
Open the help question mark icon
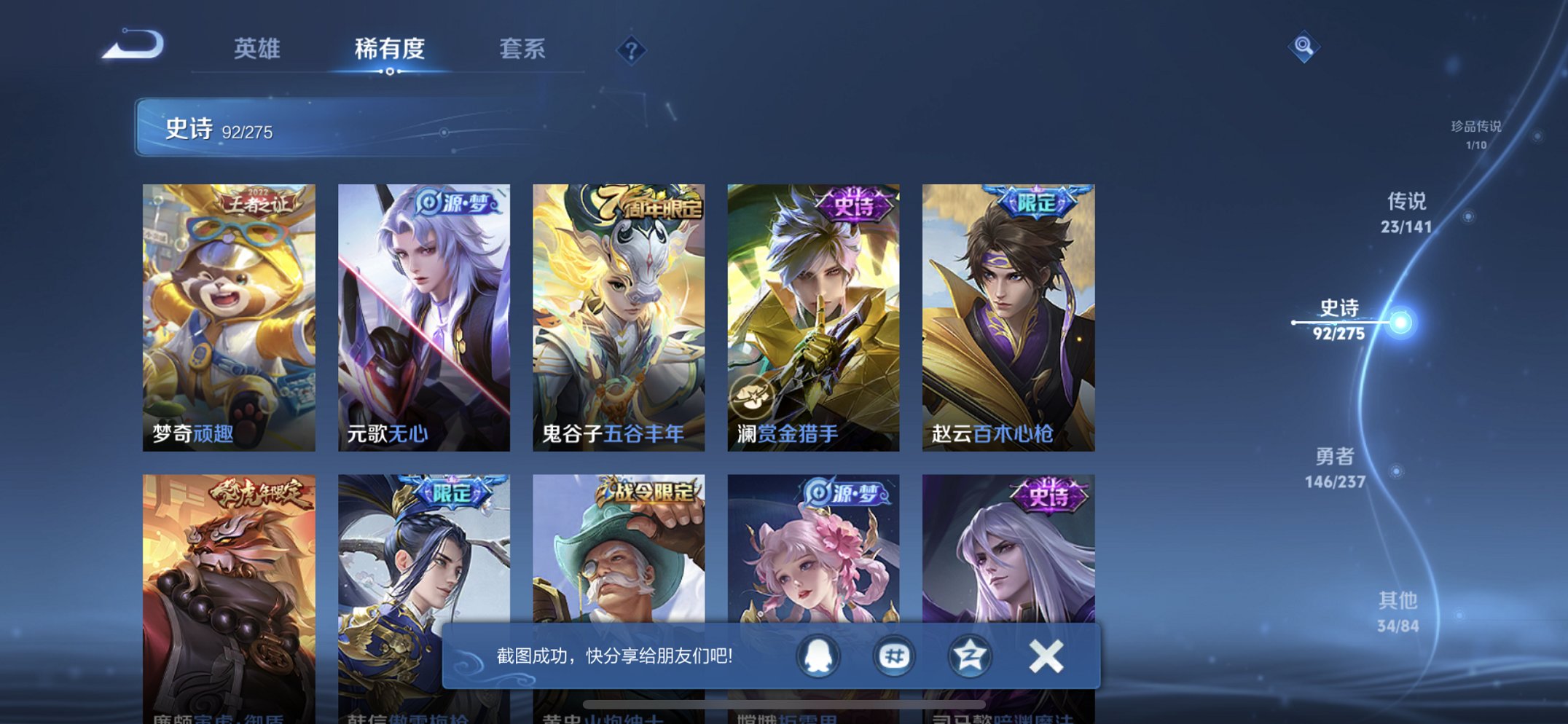tap(632, 50)
